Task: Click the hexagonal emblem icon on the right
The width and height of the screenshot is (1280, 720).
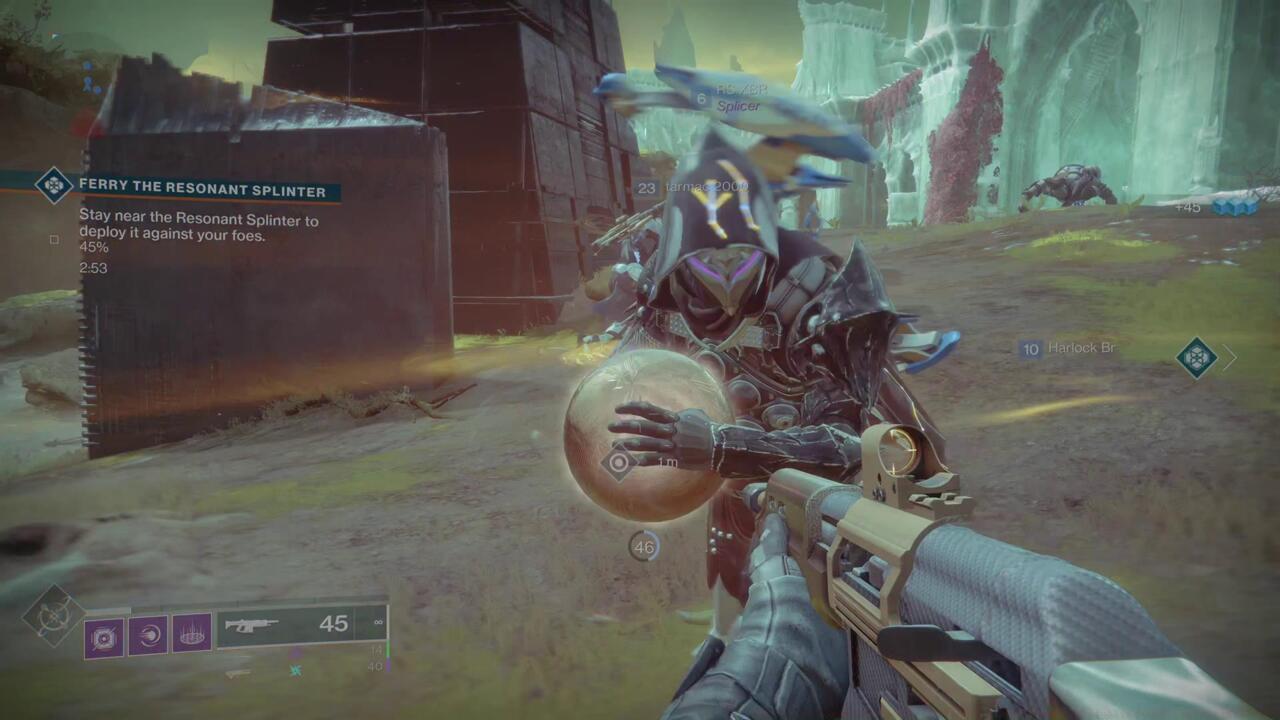Action: [x=1197, y=355]
